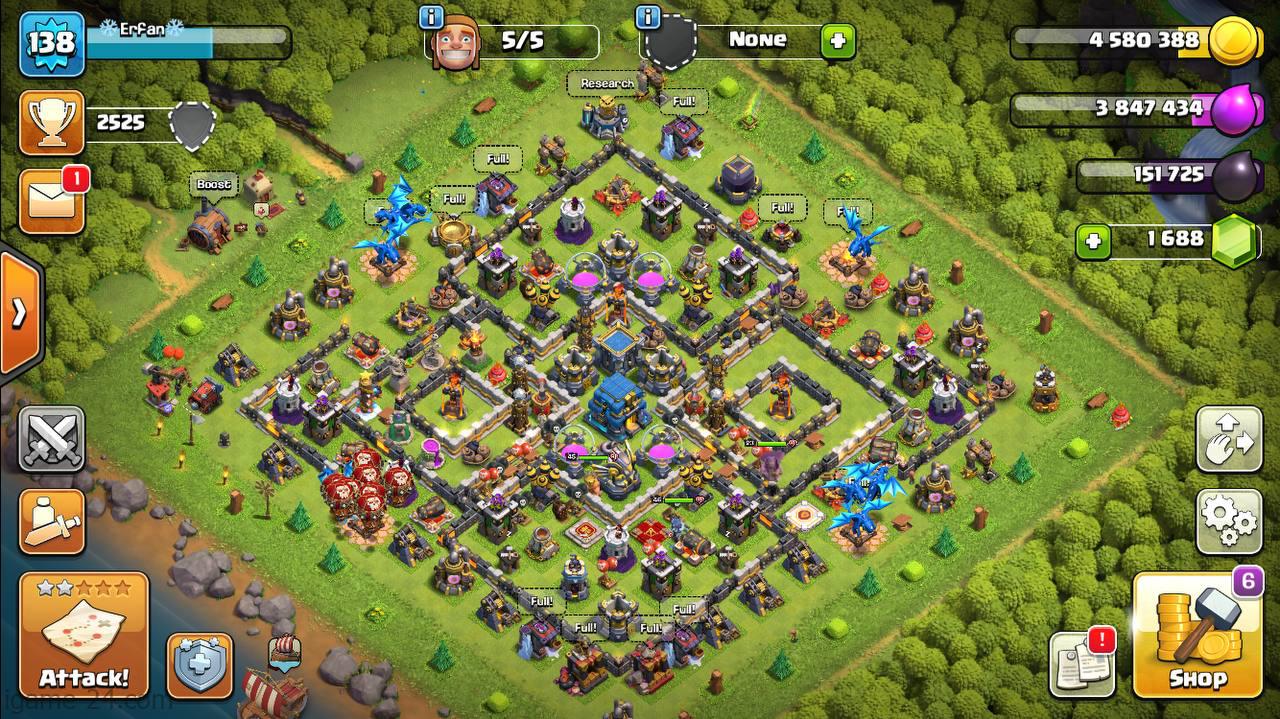Viewport: 1280px width, 719px height.
Task: Click the builder info button
Action: click(432, 18)
